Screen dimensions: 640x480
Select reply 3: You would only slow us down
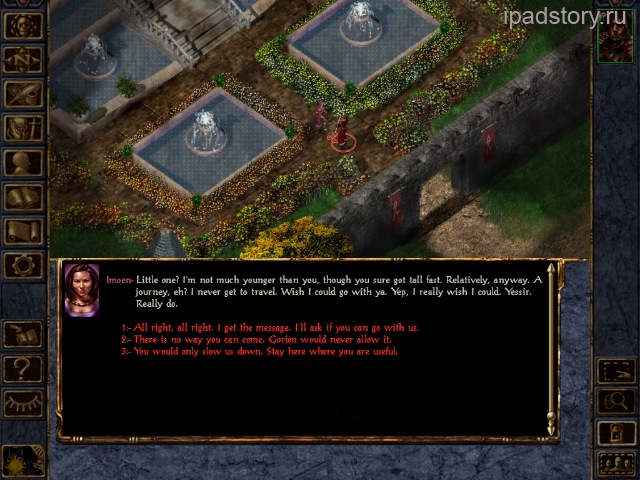click(259, 351)
